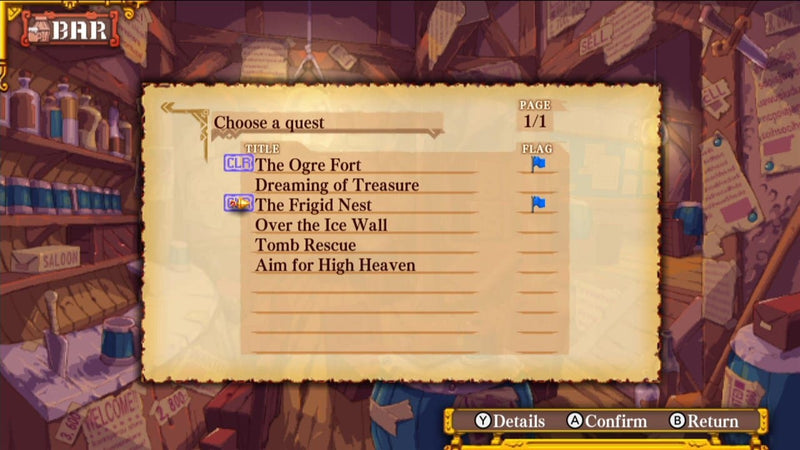This screenshot has height=450, width=800.
Task: Choose the Tomb Rescue quest
Action: coord(305,245)
